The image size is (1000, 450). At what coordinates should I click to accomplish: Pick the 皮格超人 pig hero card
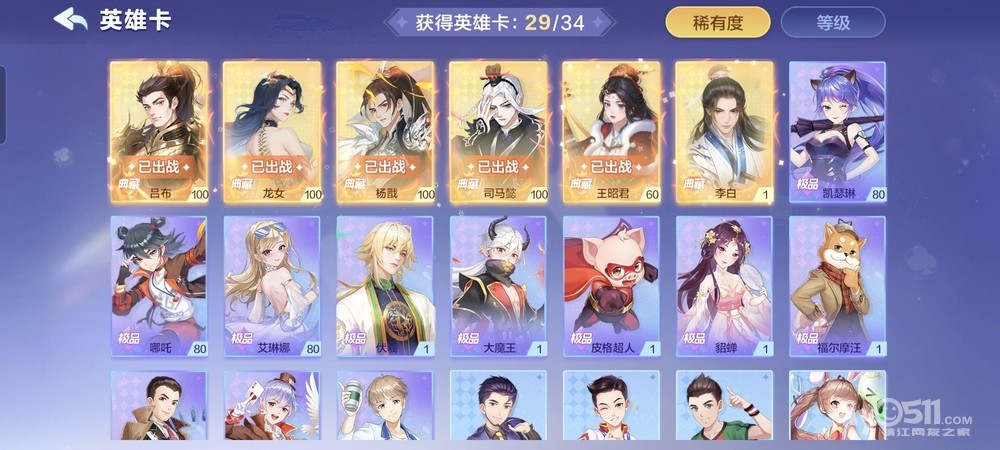[x=611, y=285]
